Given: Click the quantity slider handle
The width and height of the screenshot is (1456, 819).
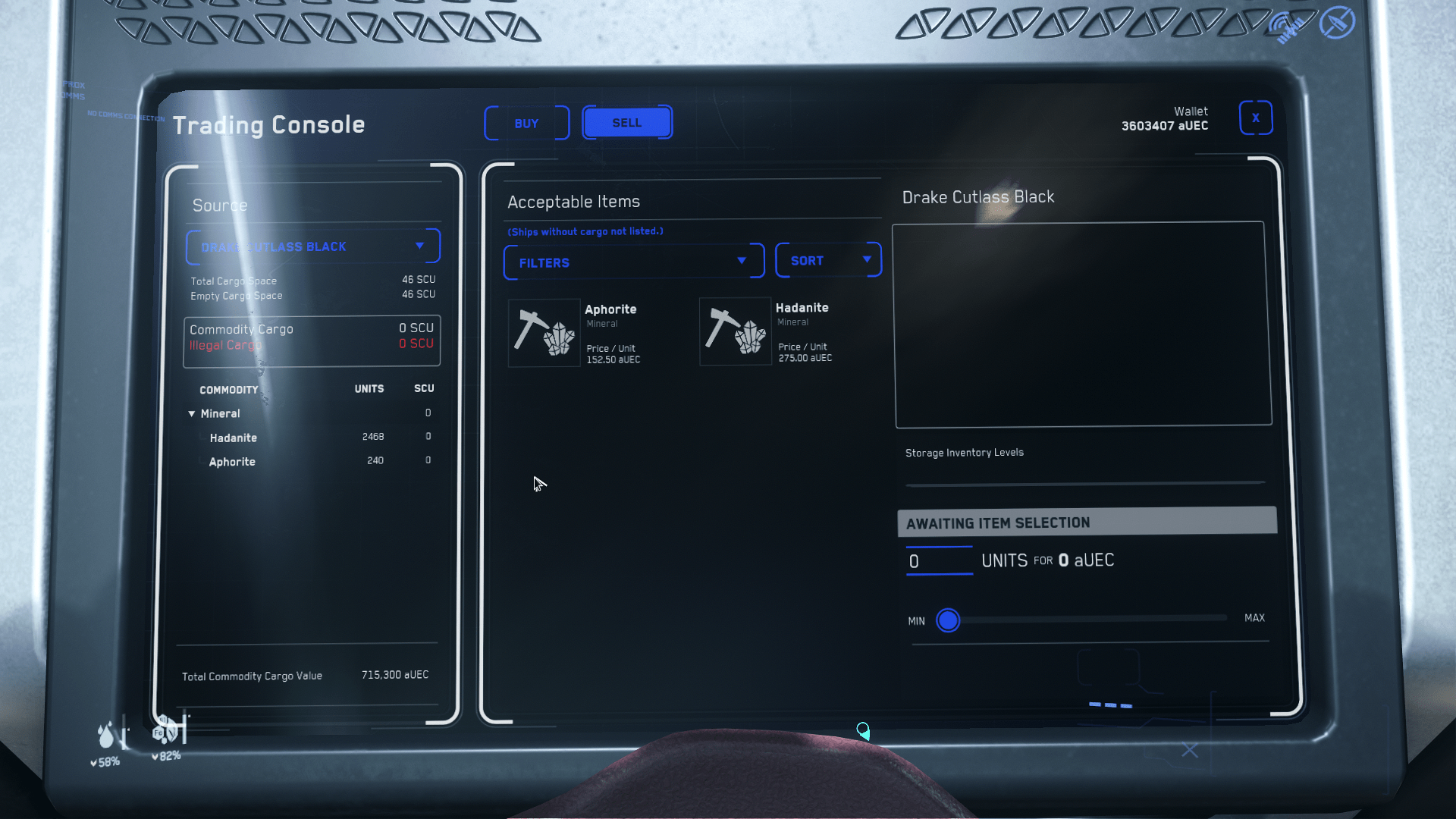Looking at the screenshot, I should (x=948, y=620).
